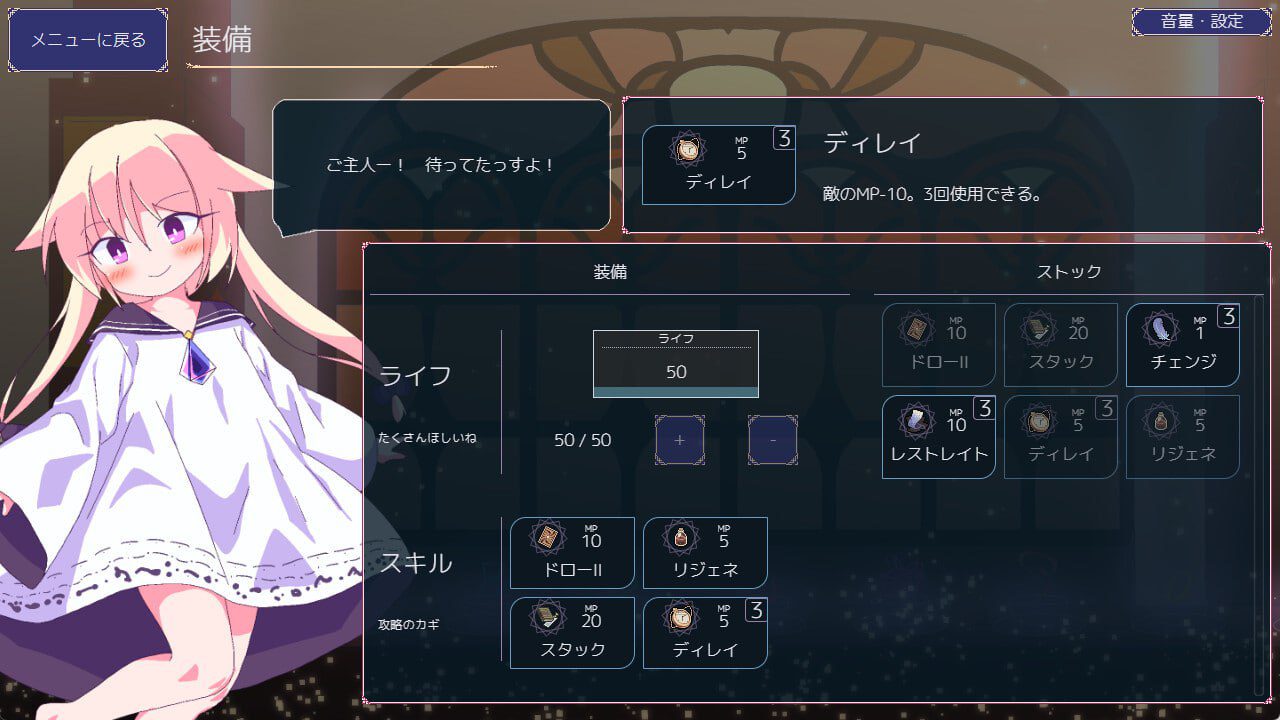
Task: Select the ディレイ skill icon in the stock
Action: [1060, 437]
